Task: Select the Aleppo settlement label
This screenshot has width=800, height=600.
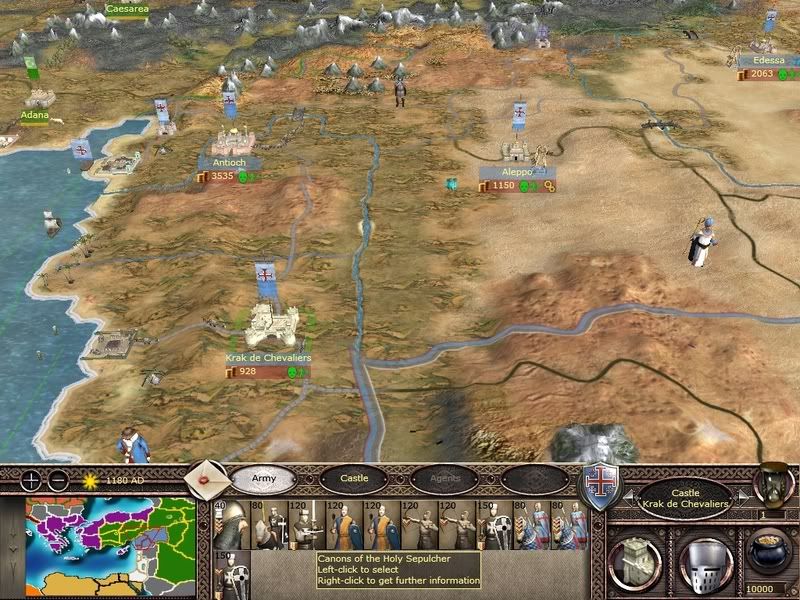Action: coord(516,172)
